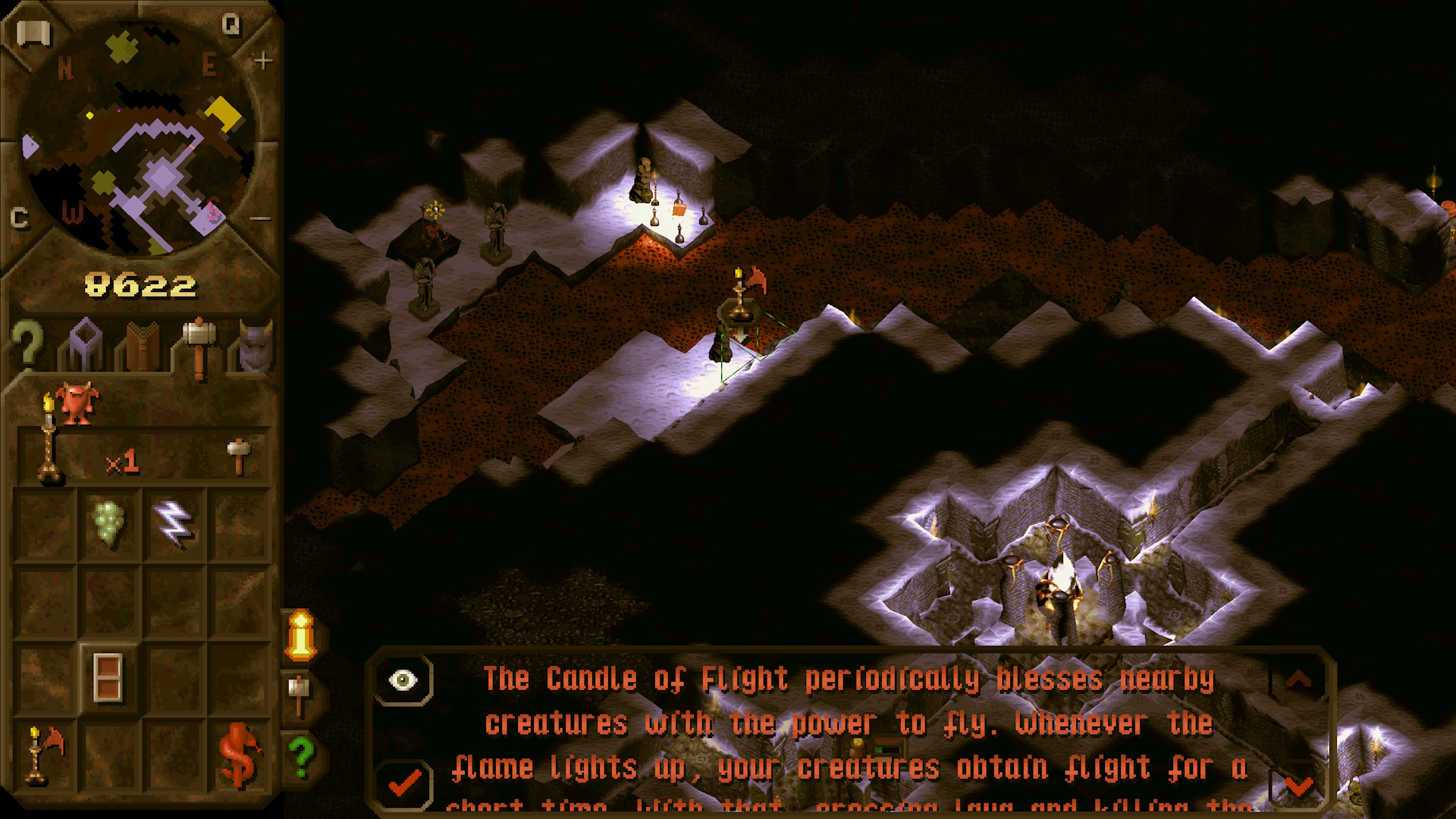Switch to the rooms tab
This screenshot has height=819, width=1456.
[x=85, y=345]
